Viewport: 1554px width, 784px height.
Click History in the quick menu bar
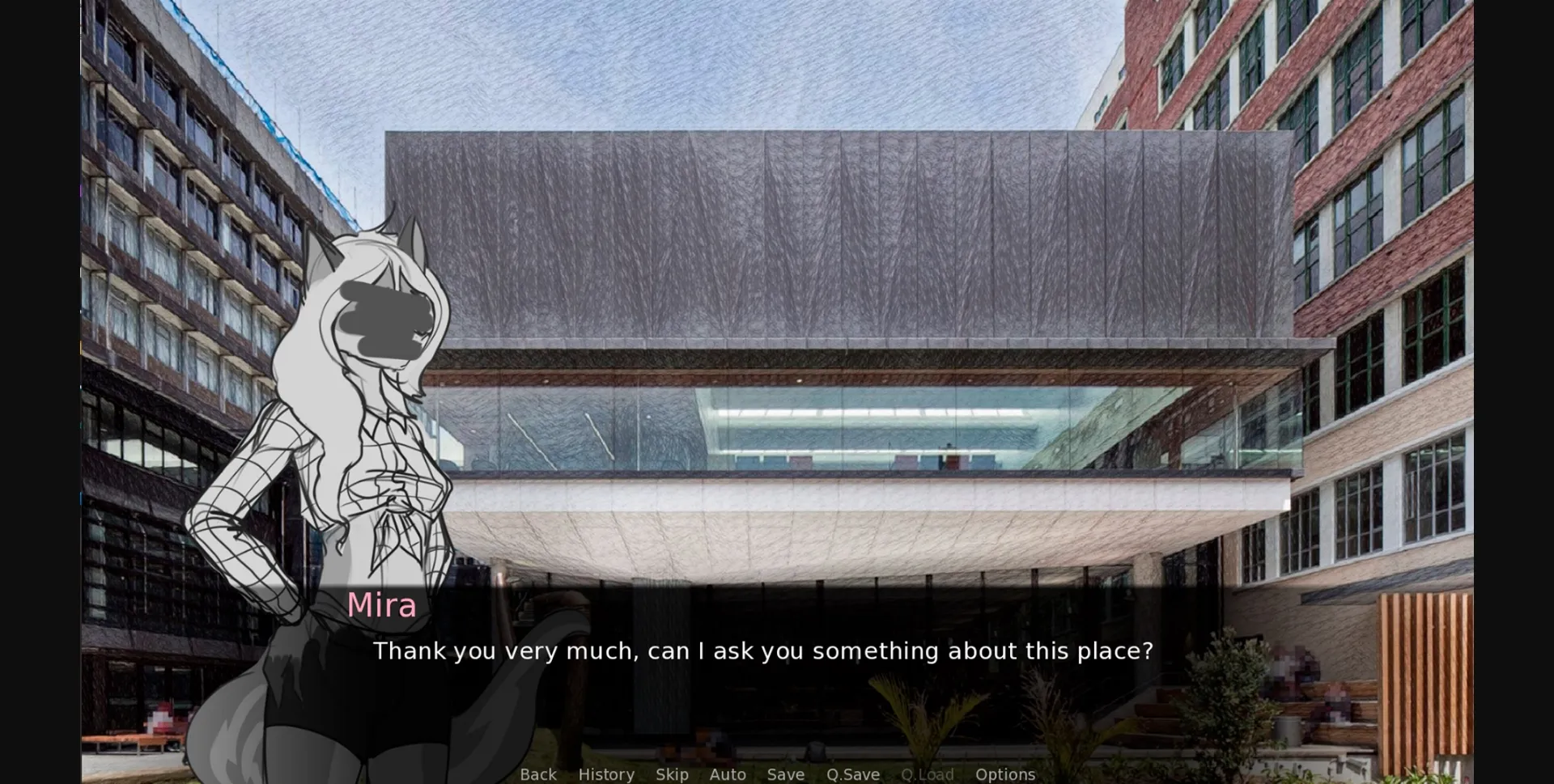click(x=605, y=774)
